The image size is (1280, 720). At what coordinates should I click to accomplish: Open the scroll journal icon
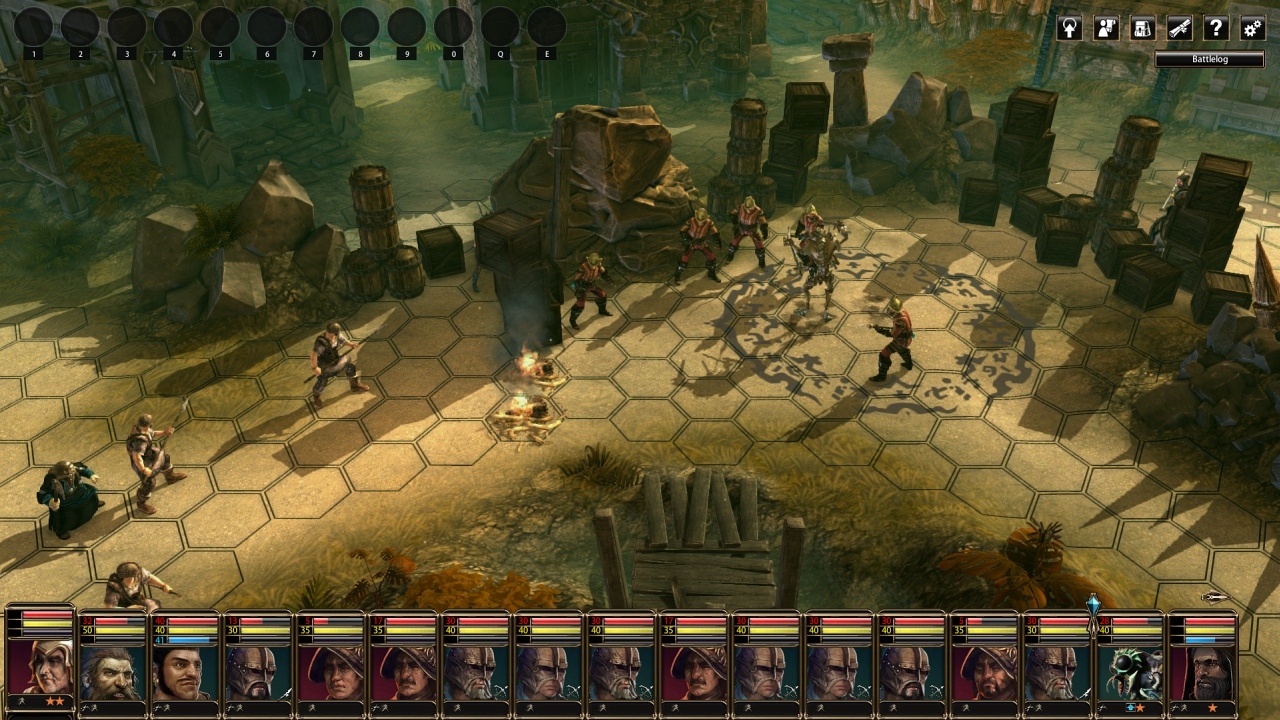(1180, 28)
